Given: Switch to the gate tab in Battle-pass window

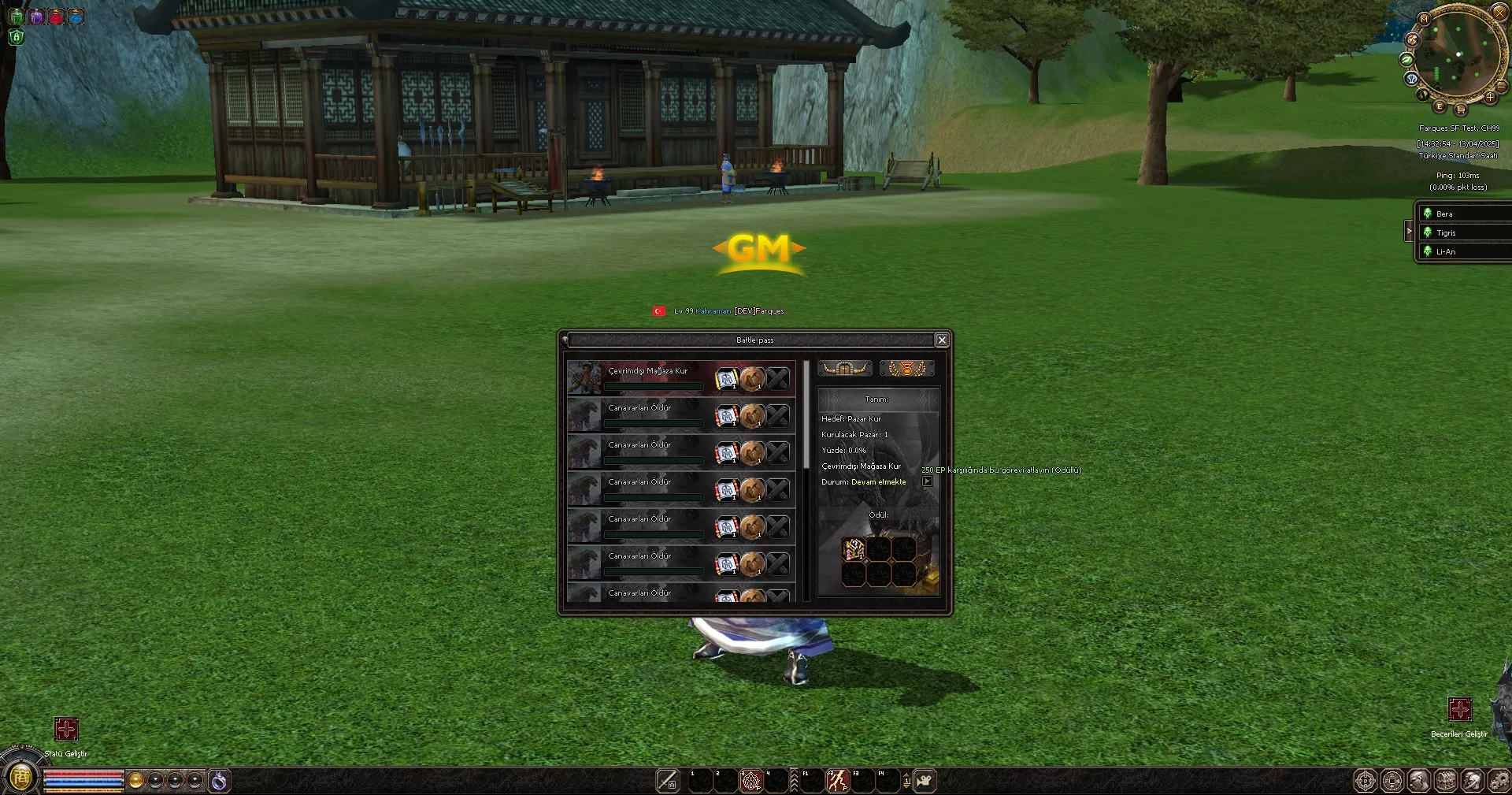Looking at the screenshot, I should 844,368.
